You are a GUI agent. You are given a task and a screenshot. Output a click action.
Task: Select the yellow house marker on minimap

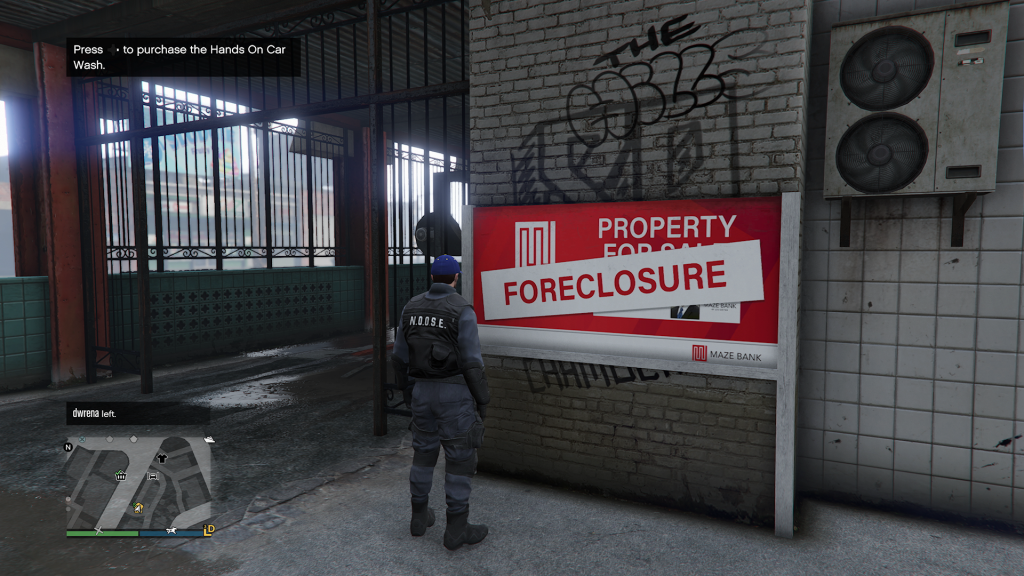point(138,507)
